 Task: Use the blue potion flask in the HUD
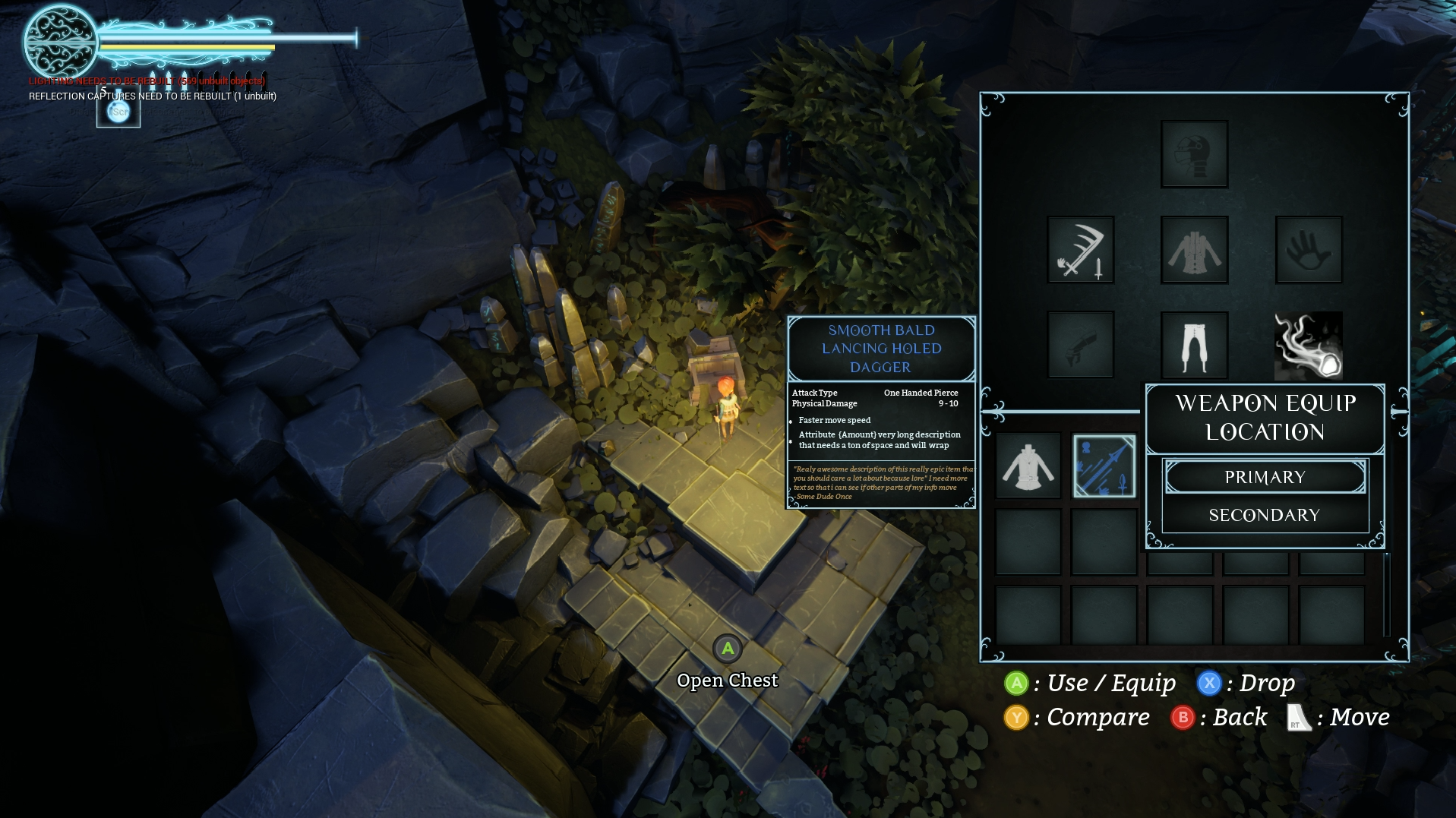point(118,111)
